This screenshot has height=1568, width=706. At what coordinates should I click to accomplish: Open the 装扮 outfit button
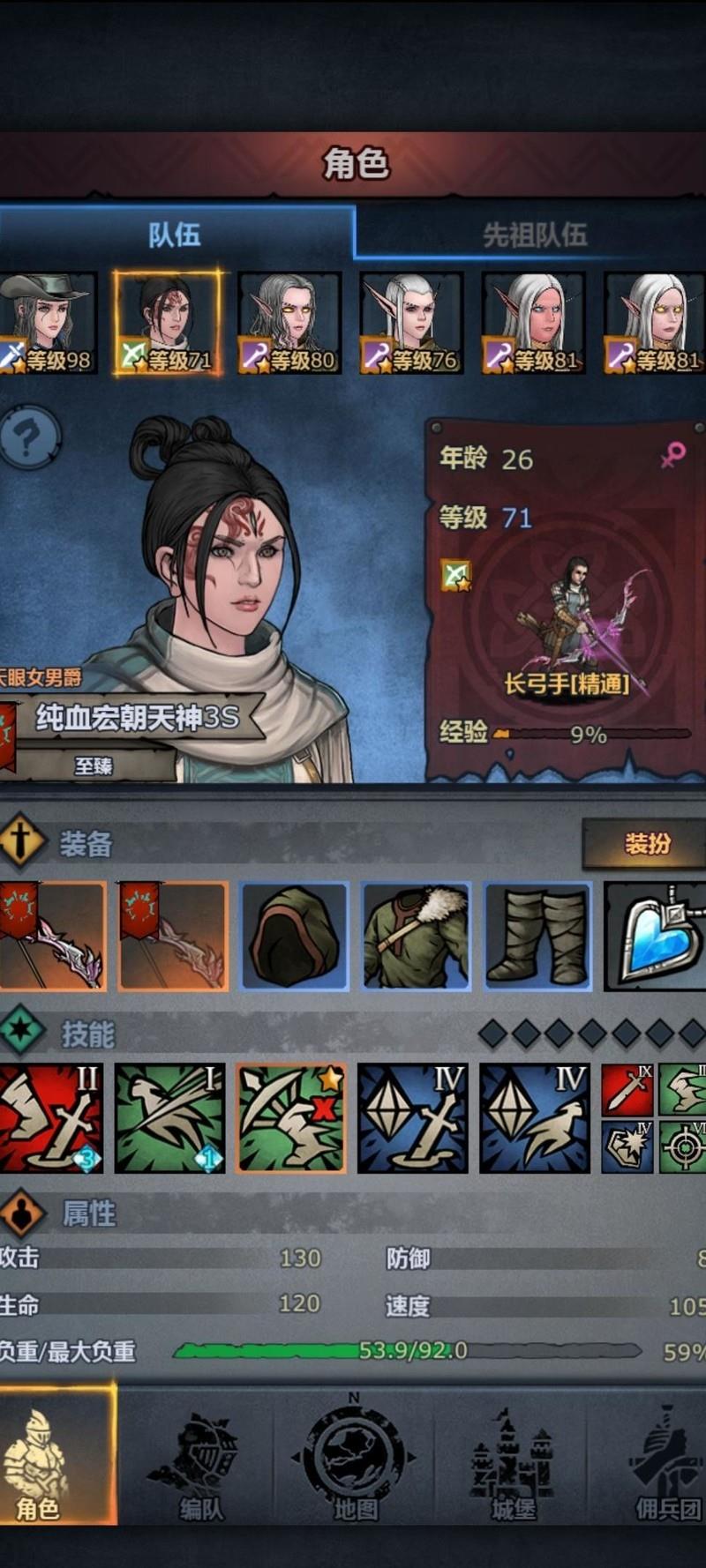(647, 844)
